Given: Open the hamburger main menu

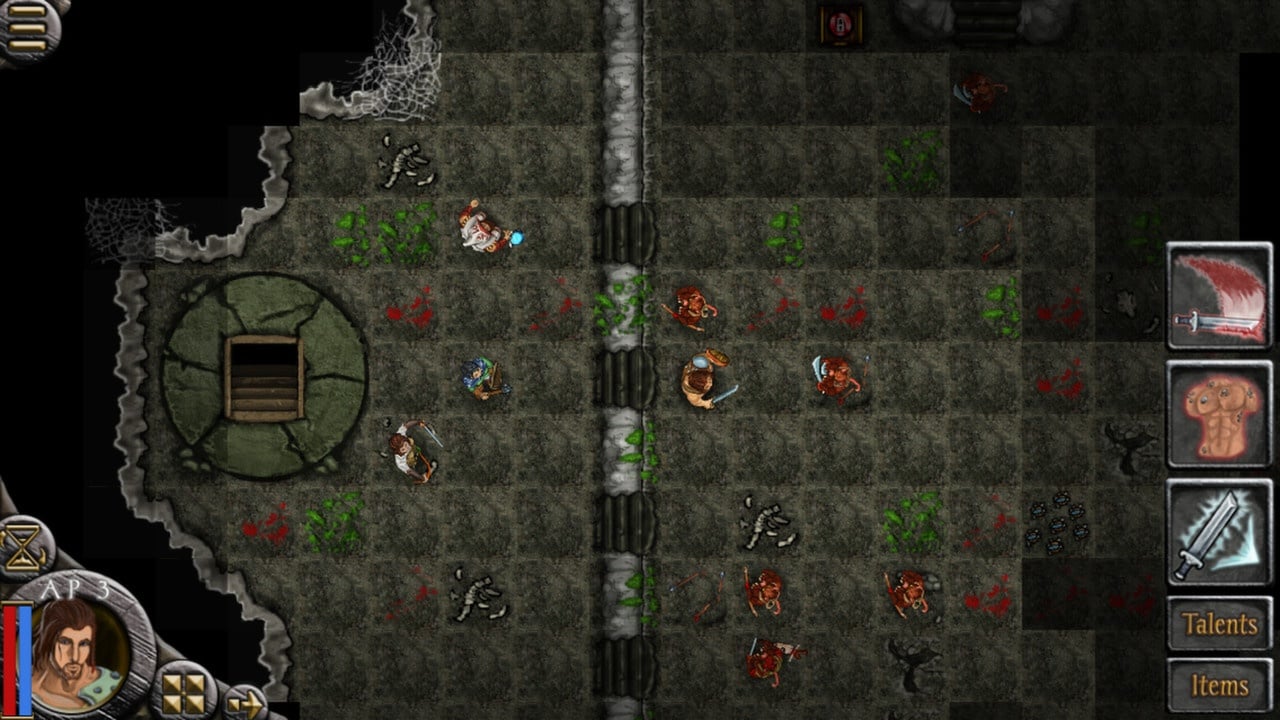Looking at the screenshot, I should tap(27, 28).
